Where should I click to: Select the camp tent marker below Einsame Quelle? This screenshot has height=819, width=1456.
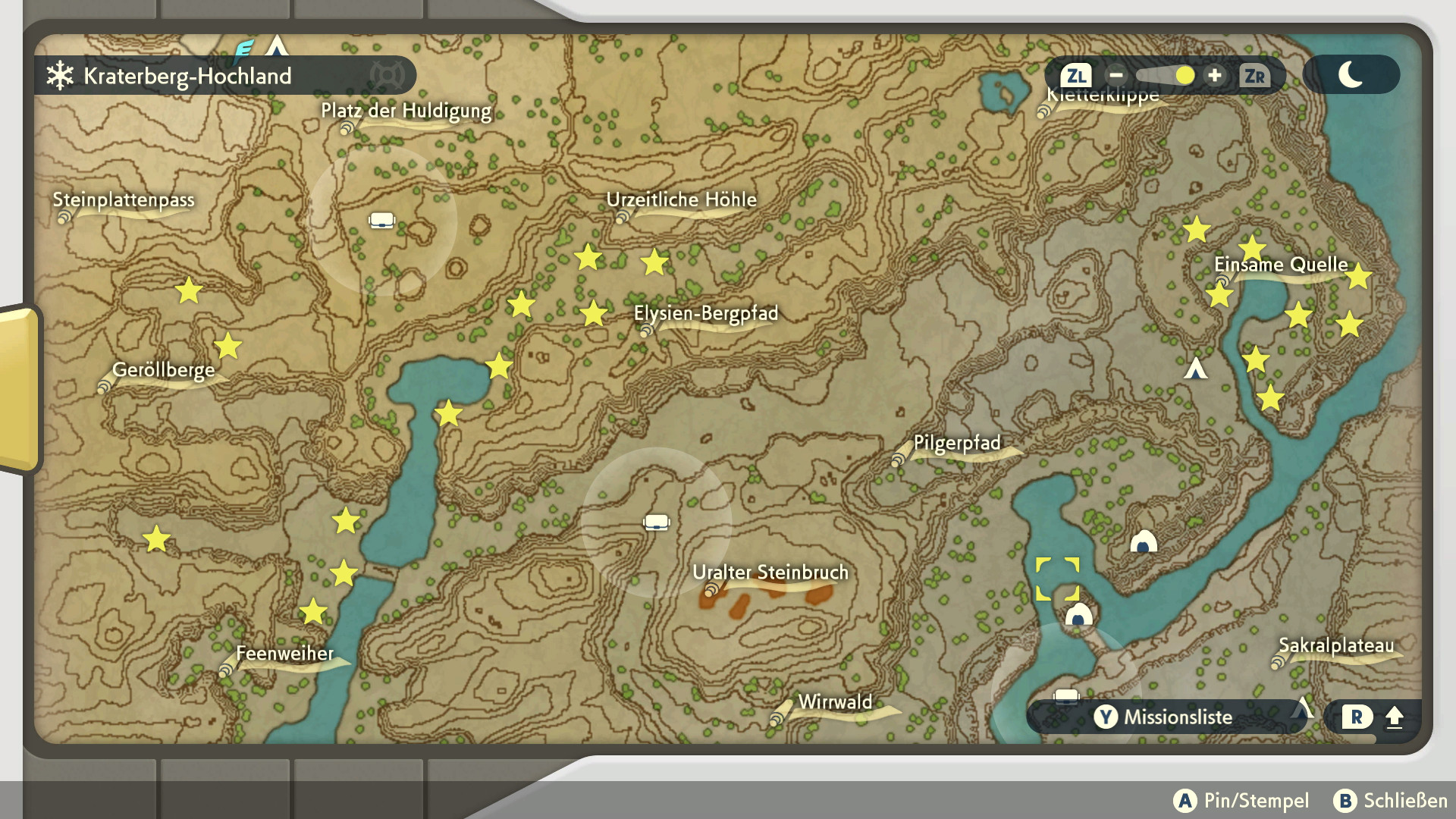coord(1196,369)
